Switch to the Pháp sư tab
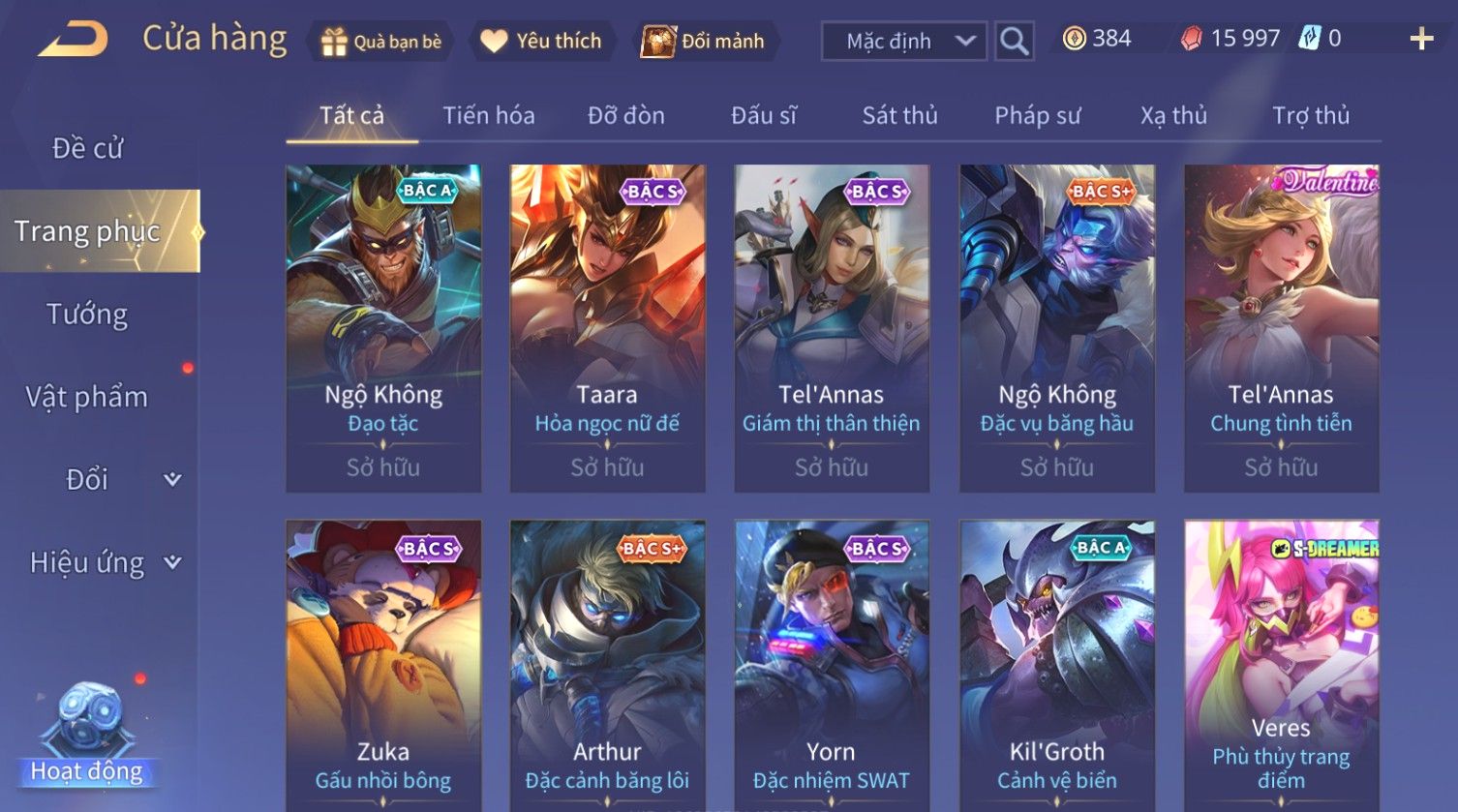Image resolution: width=1458 pixels, height=812 pixels. (1037, 116)
